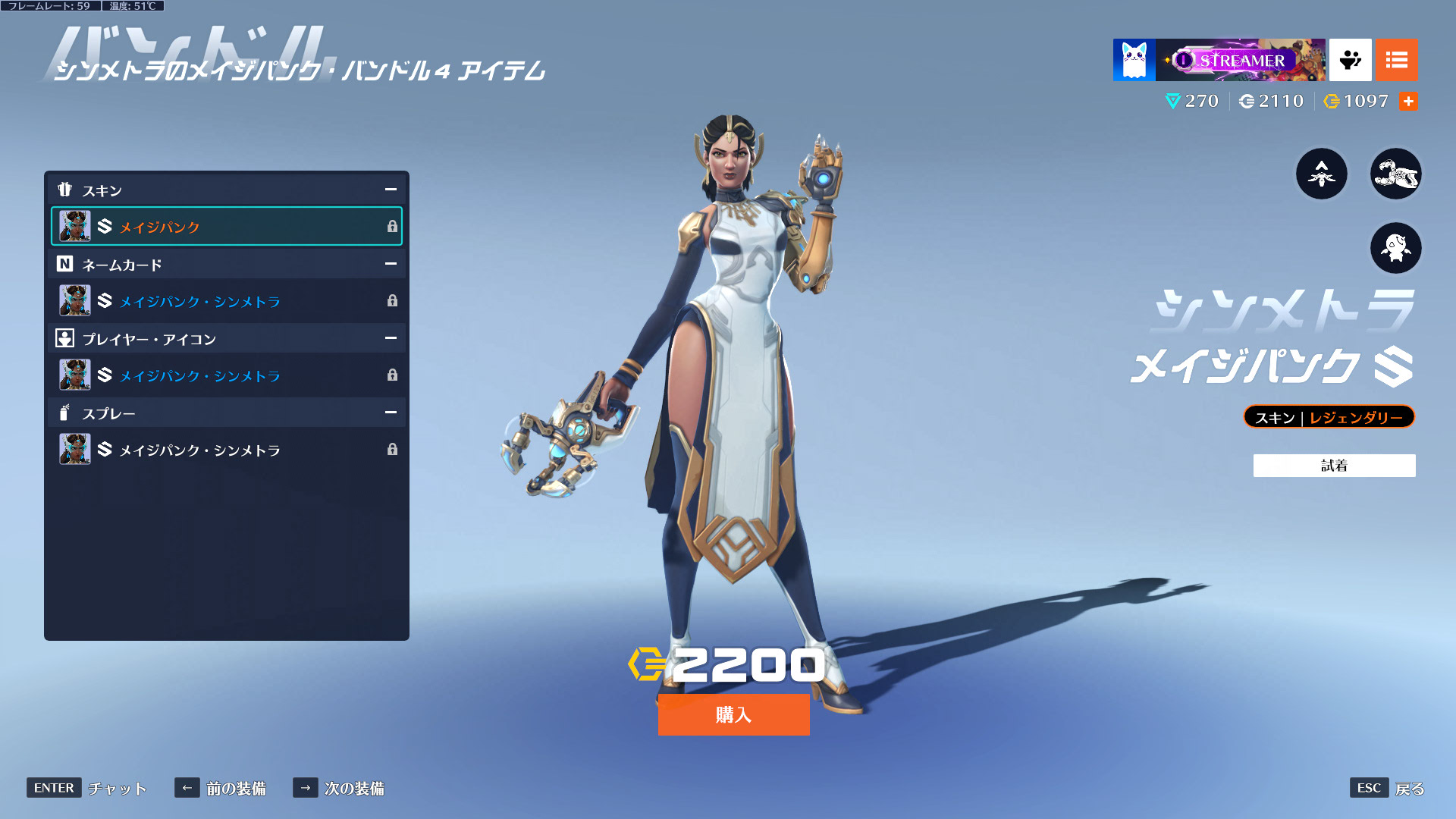Purchase the bundle with the 購入 button

[733, 714]
